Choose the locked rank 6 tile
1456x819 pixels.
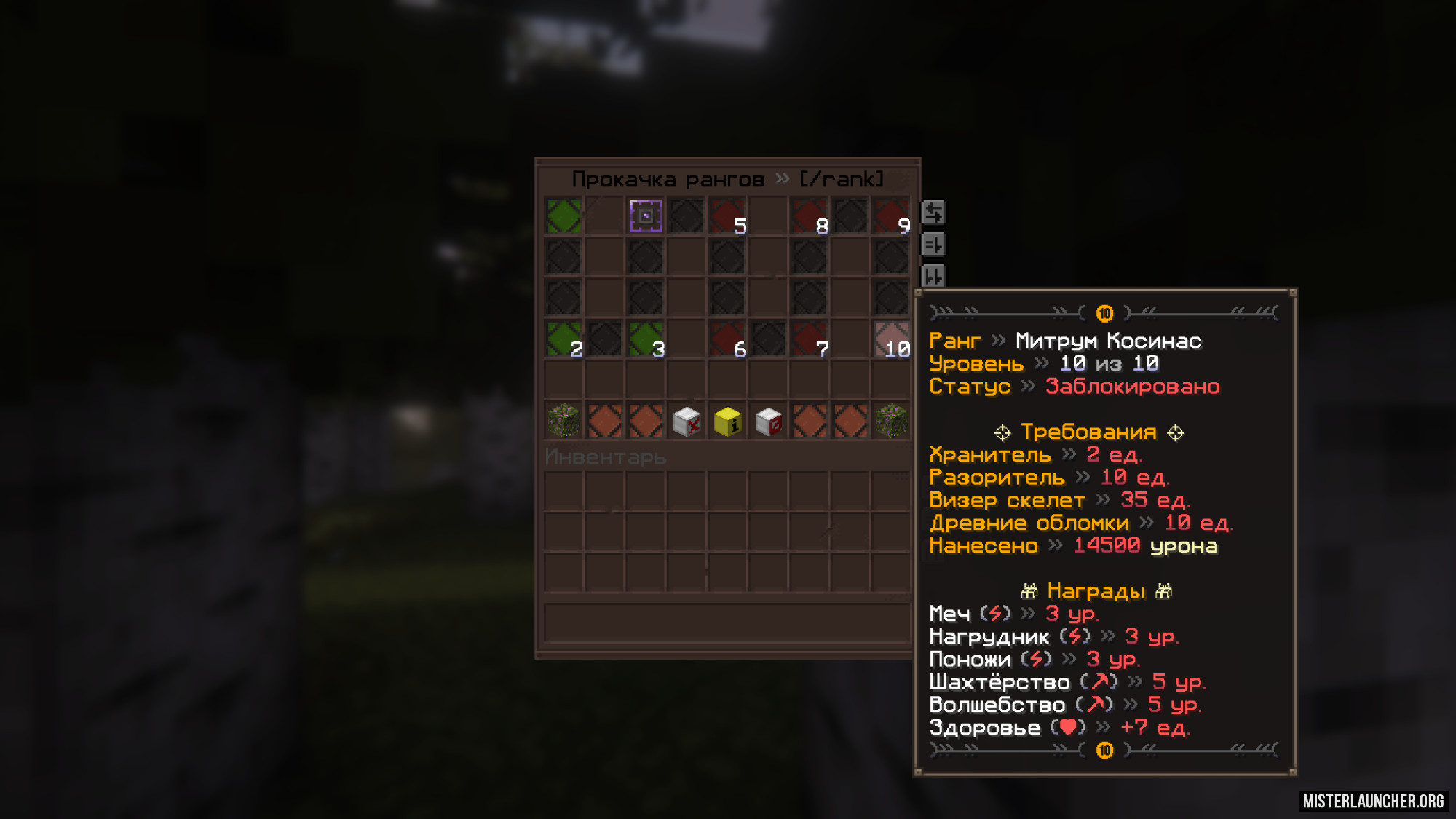click(727, 339)
